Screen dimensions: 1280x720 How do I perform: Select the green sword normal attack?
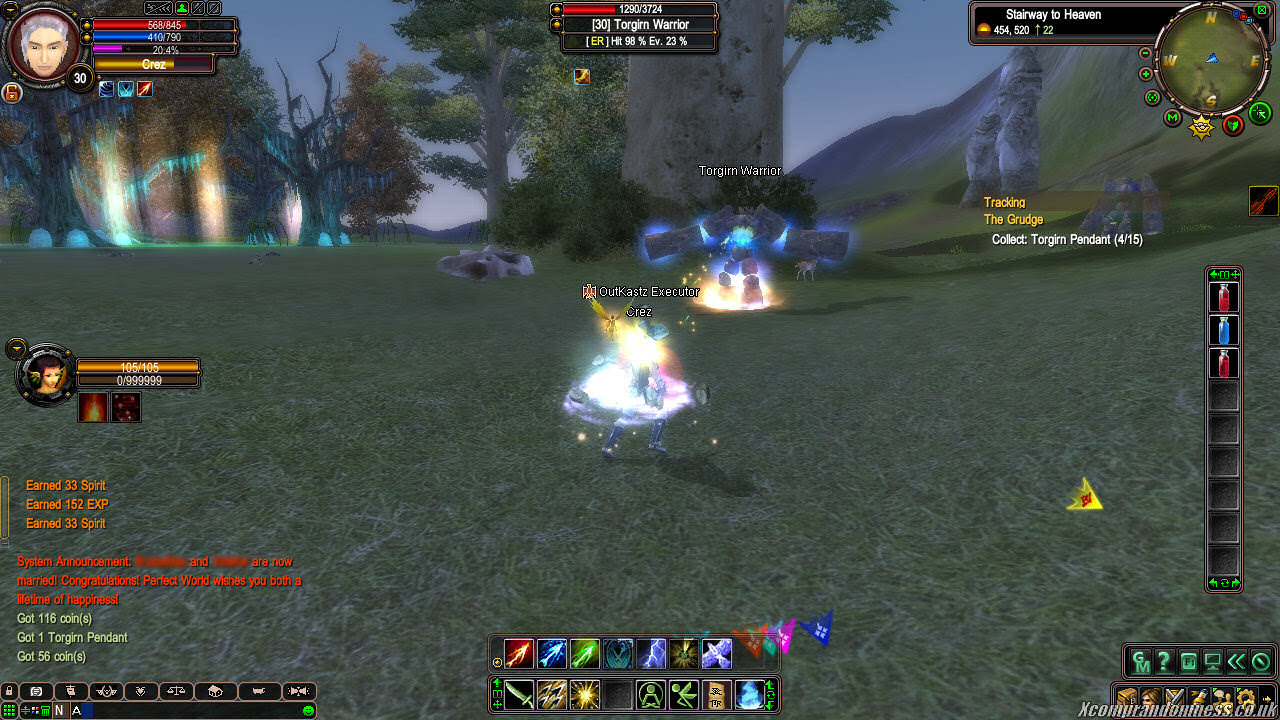click(x=519, y=694)
